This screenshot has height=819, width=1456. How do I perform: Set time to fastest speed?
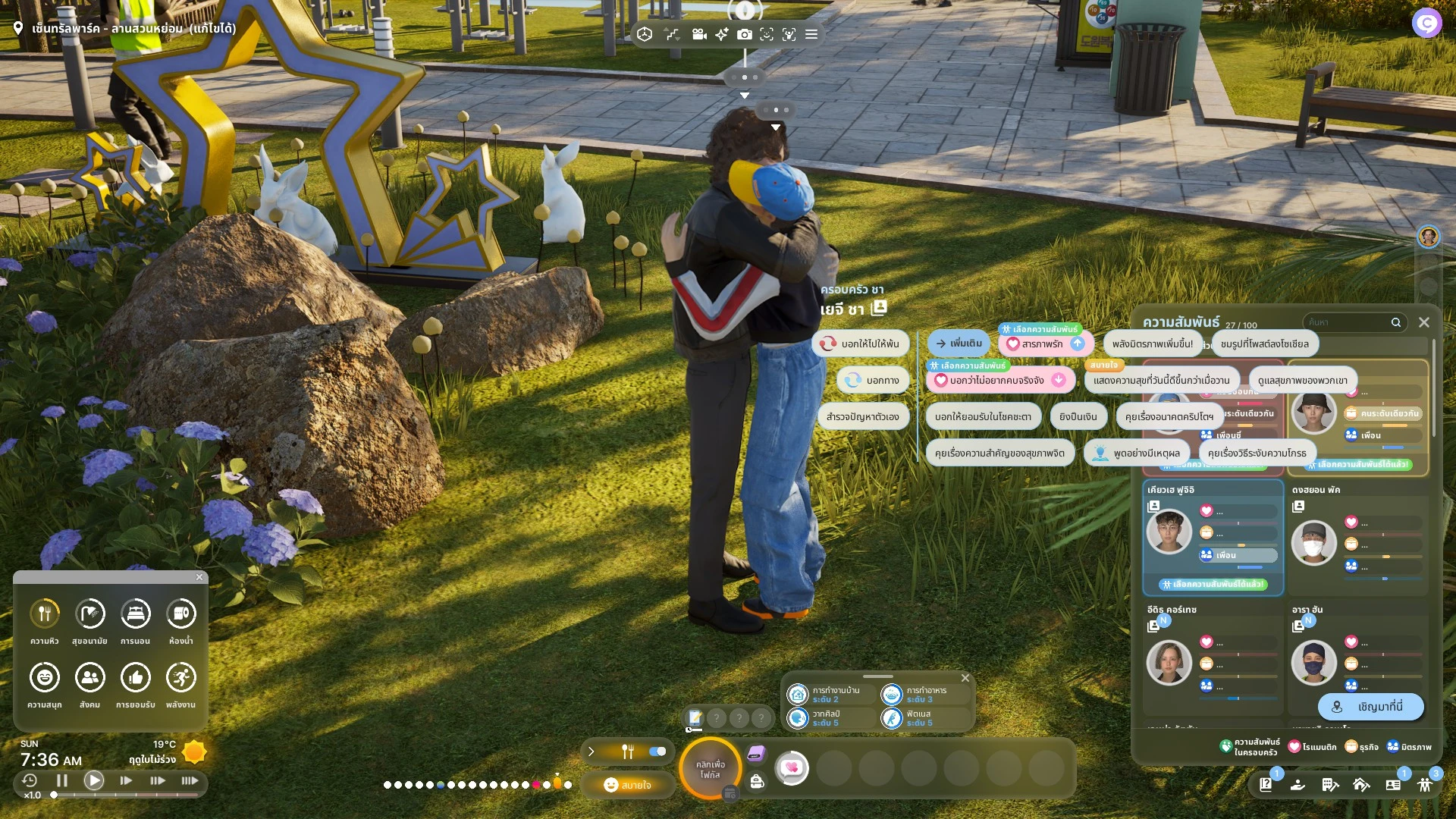pos(190,780)
